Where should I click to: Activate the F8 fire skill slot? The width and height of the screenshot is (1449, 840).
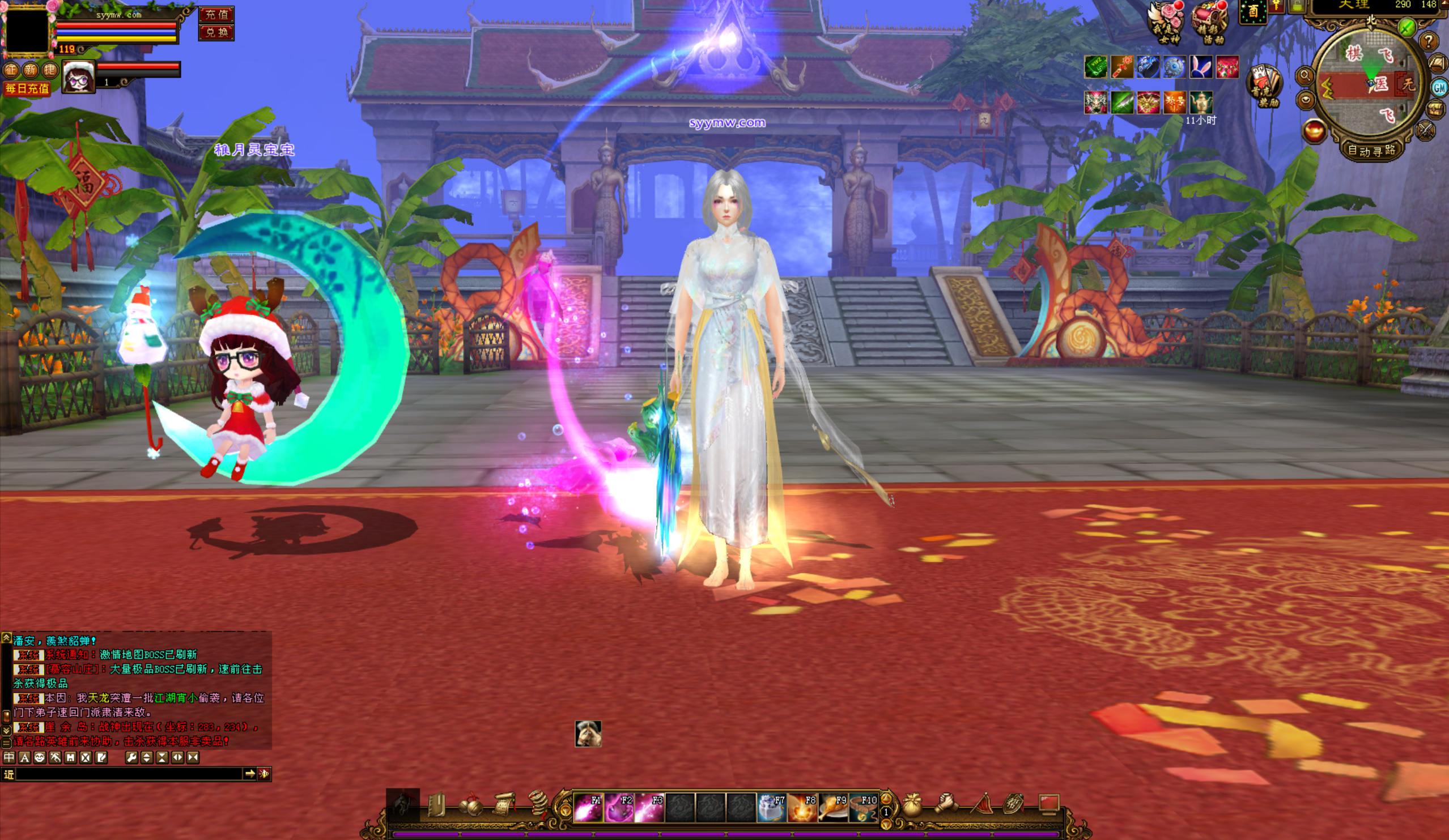click(802, 807)
